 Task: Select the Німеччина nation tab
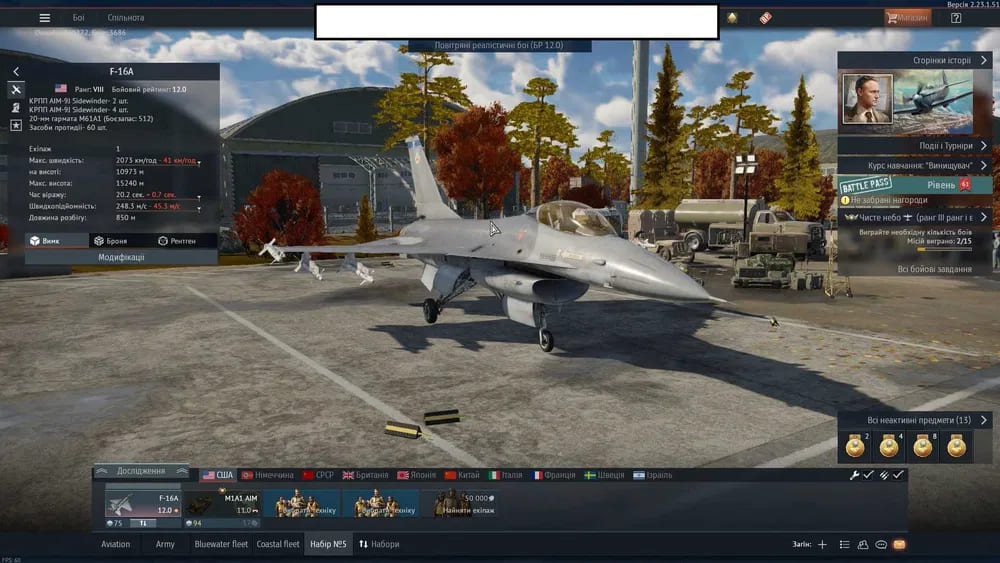click(267, 475)
